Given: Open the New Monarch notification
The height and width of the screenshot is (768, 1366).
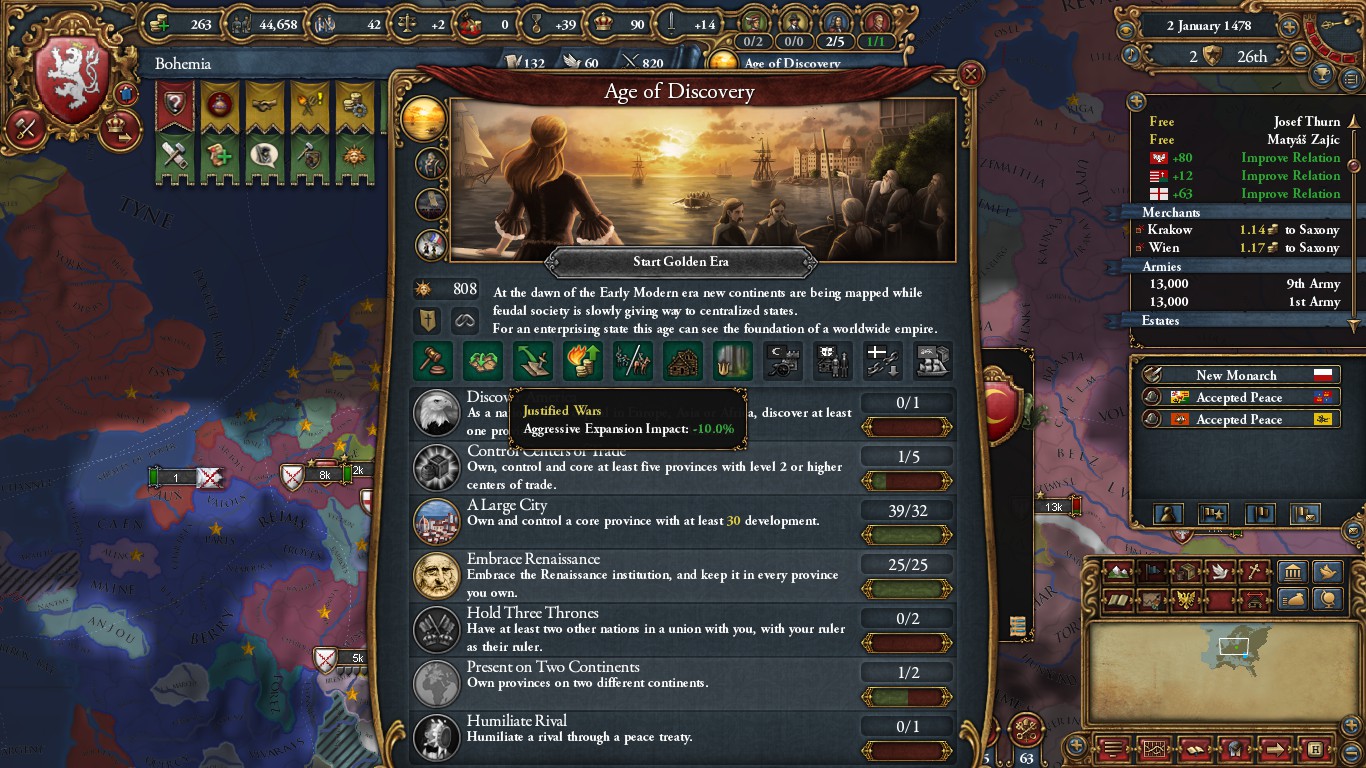Looking at the screenshot, I should [x=1236, y=375].
